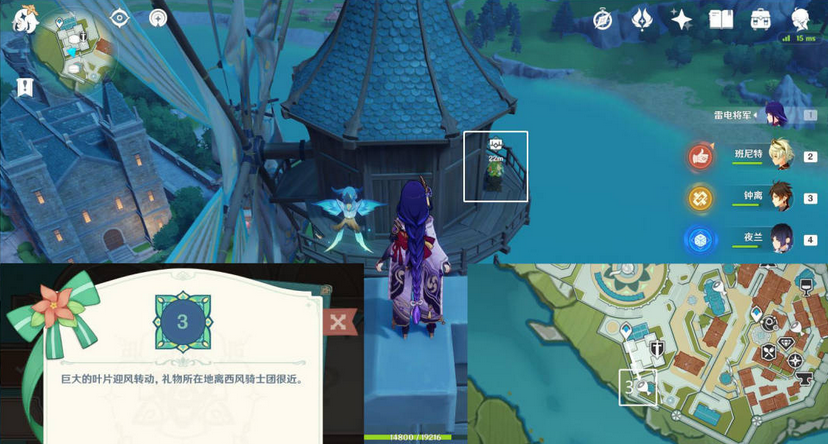
Task: Open the character profile head icon
Action: click(801, 19)
